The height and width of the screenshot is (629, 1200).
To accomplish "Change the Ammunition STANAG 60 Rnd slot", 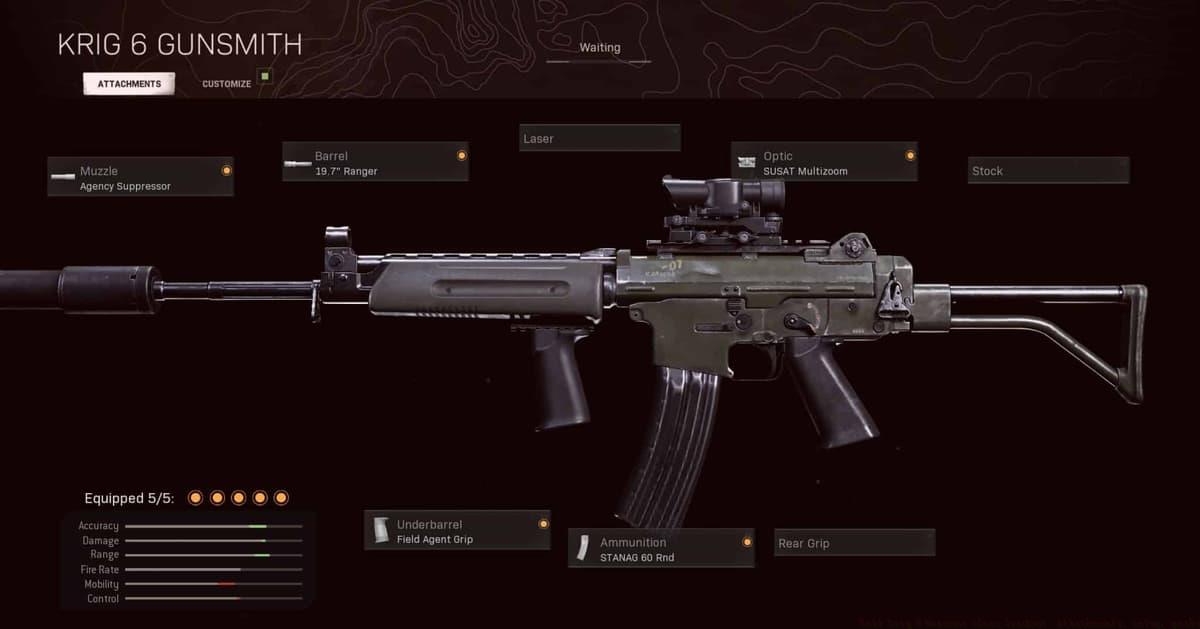I will 661,549.
